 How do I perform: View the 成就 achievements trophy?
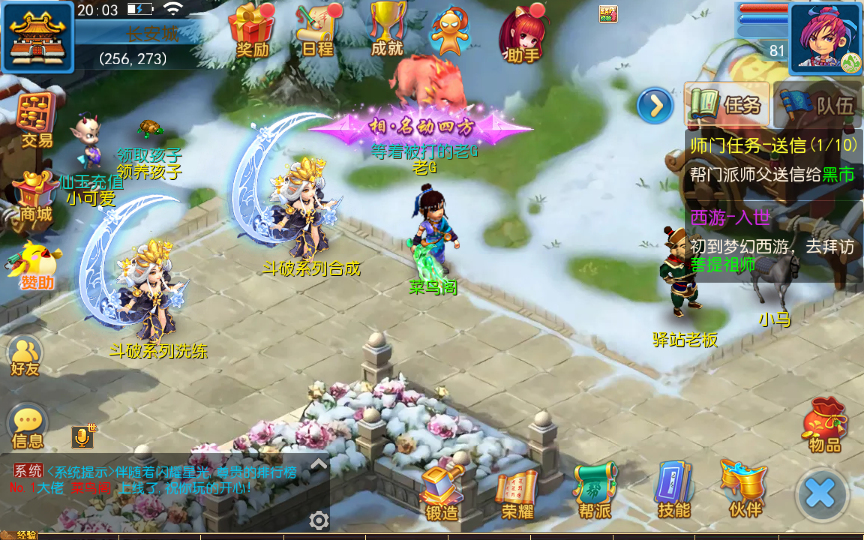click(x=387, y=30)
